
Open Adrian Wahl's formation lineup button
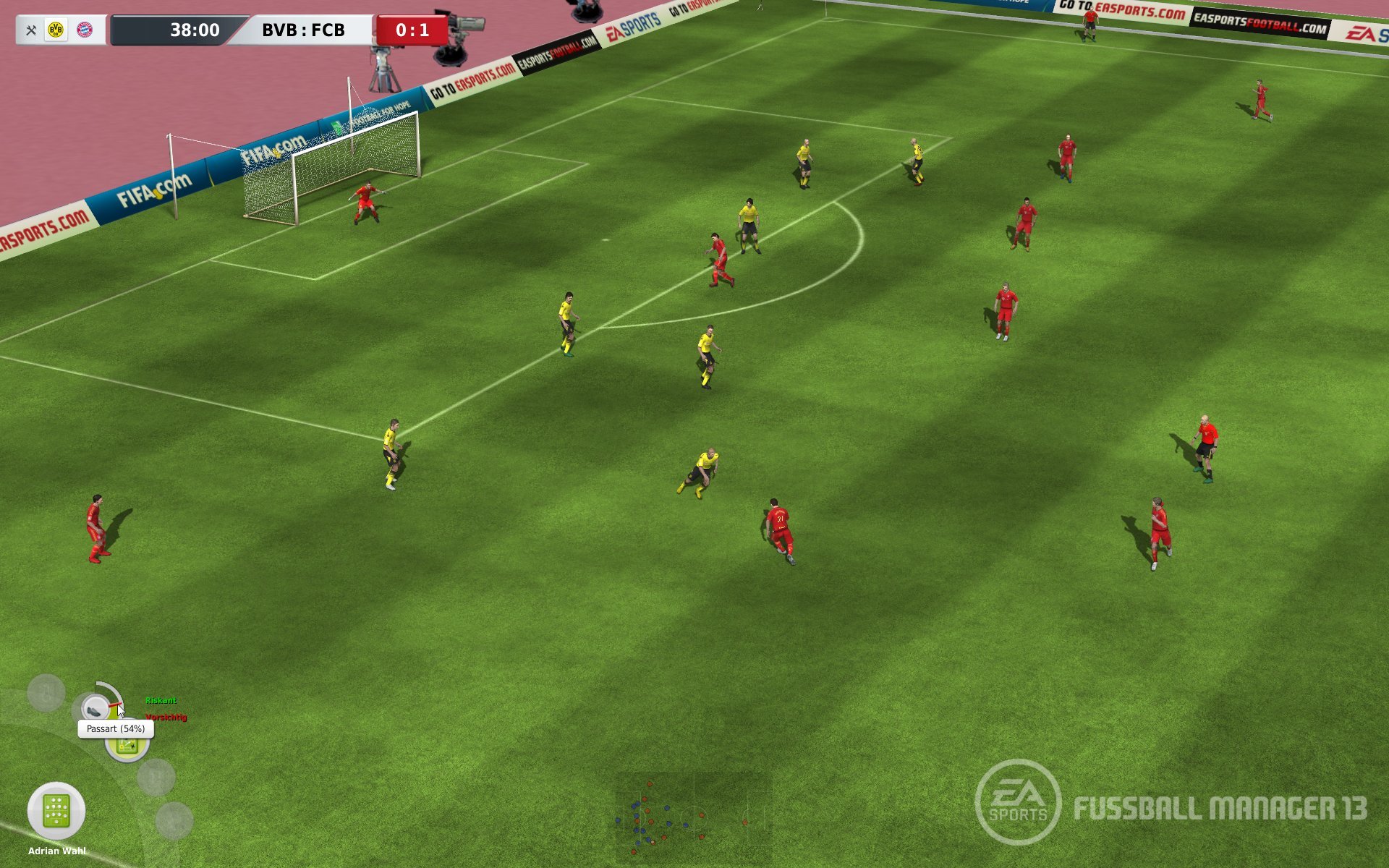coord(56,811)
